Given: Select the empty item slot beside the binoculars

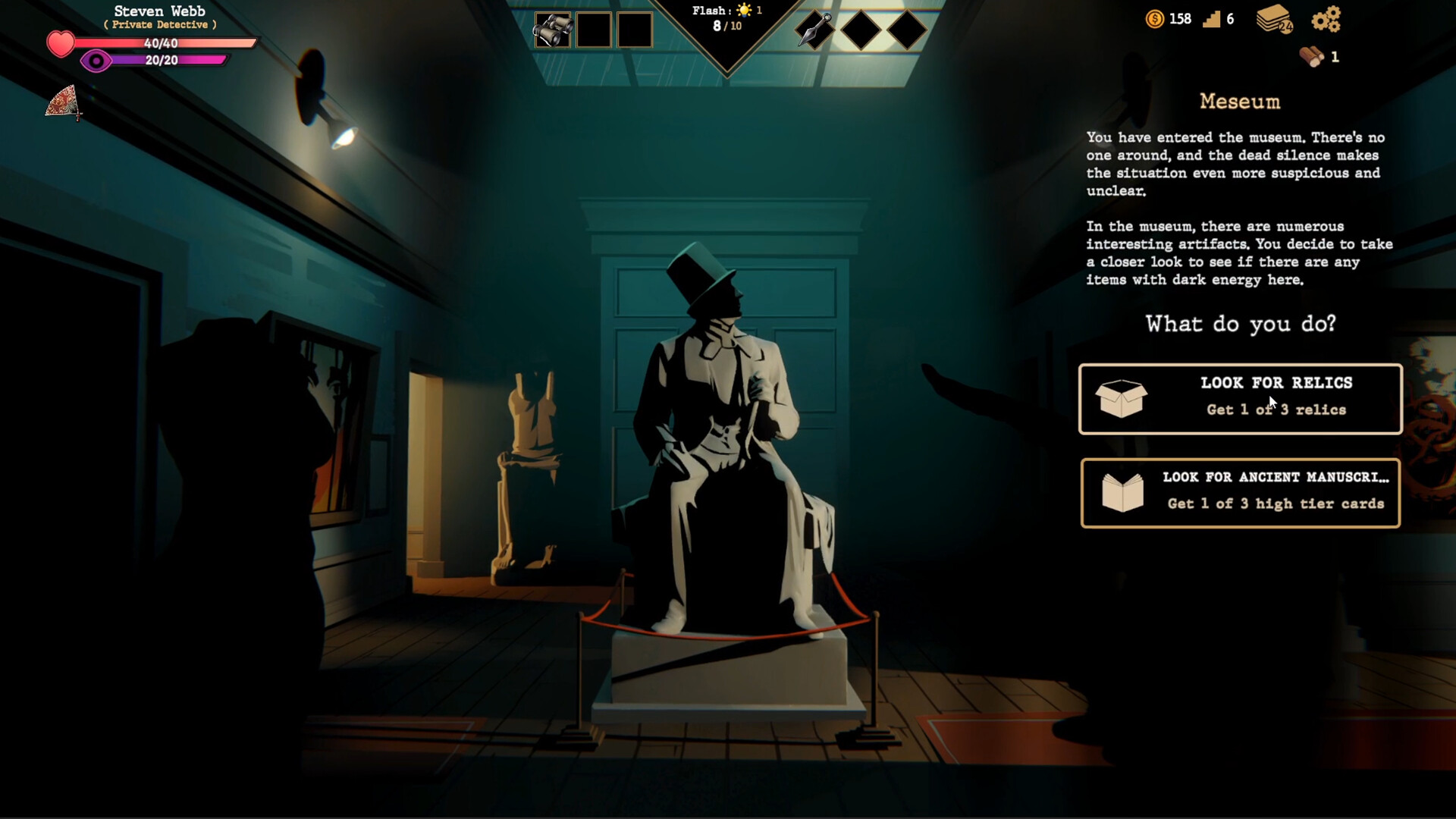Looking at the screenshot, I should coord(594,29).
